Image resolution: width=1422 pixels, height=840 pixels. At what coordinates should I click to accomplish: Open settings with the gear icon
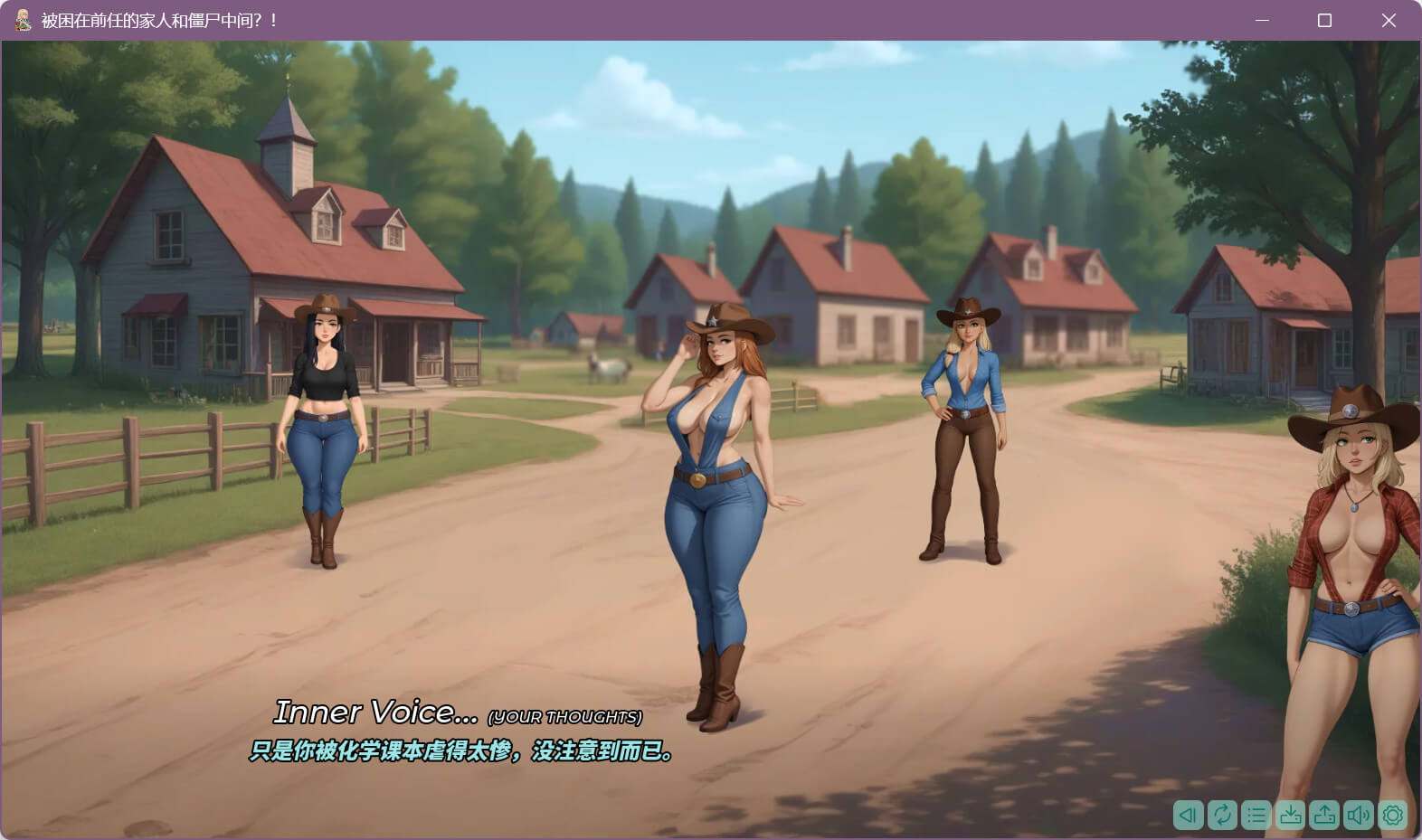(1393, 815)
